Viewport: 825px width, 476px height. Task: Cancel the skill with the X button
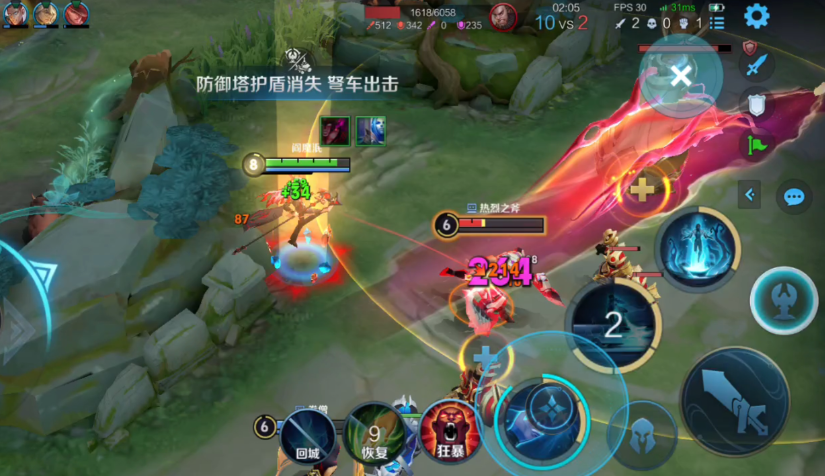pyautogui.click(x=681, y=75)
